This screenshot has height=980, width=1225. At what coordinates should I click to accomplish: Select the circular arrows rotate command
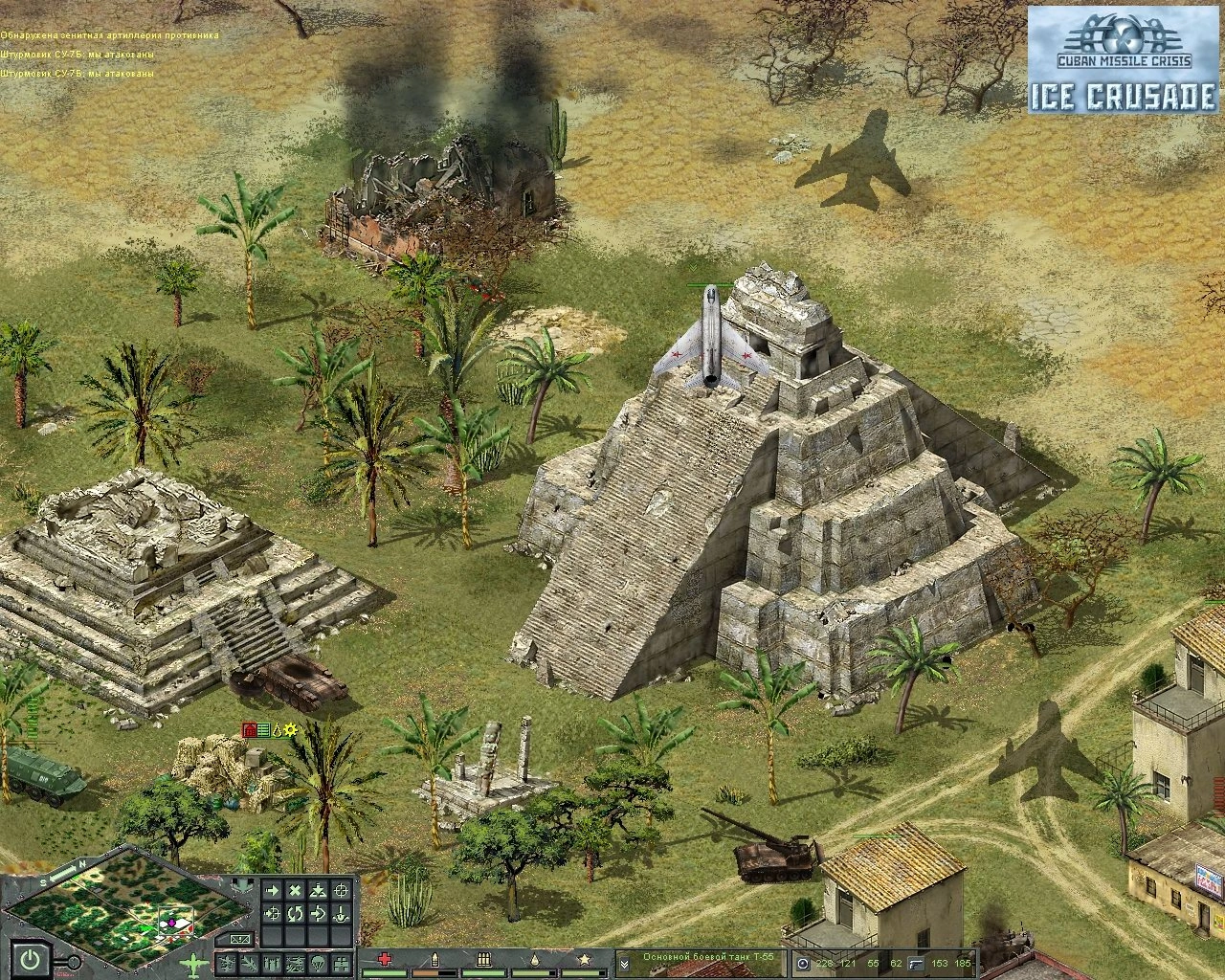pos(295,914)
